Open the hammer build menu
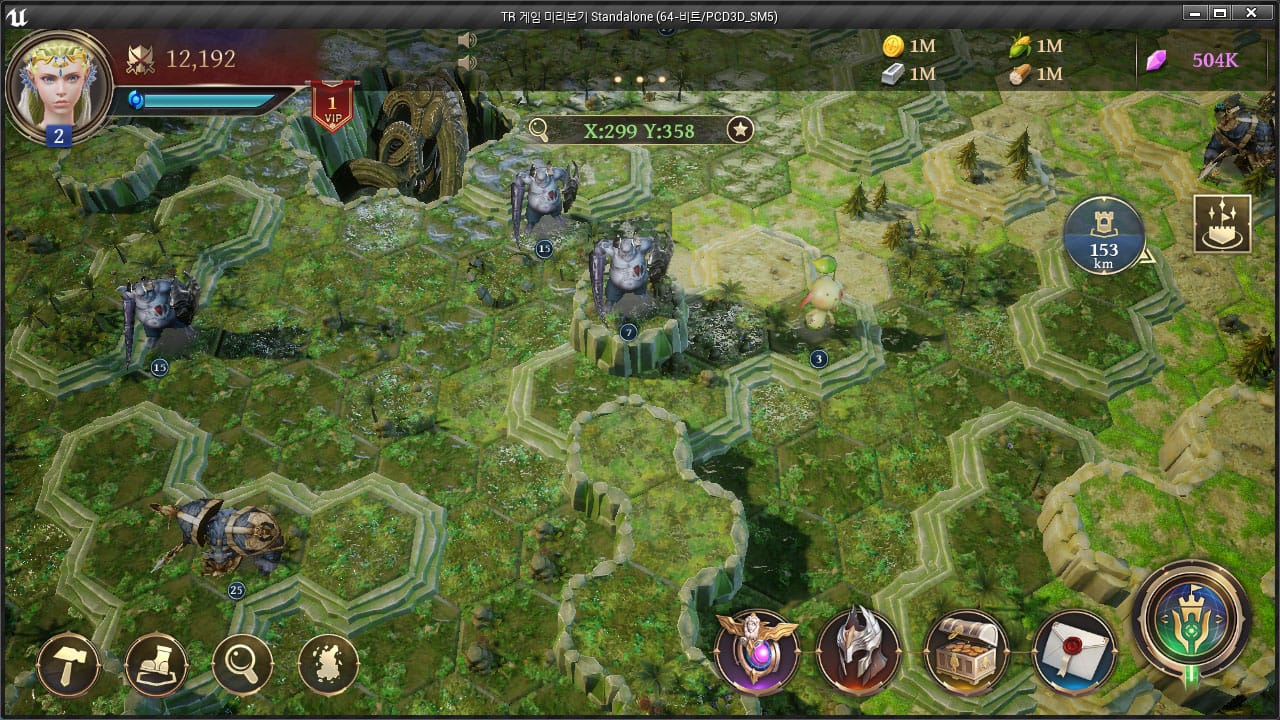1280x720 pixels. pyautogui.click(x=68, y=664)
